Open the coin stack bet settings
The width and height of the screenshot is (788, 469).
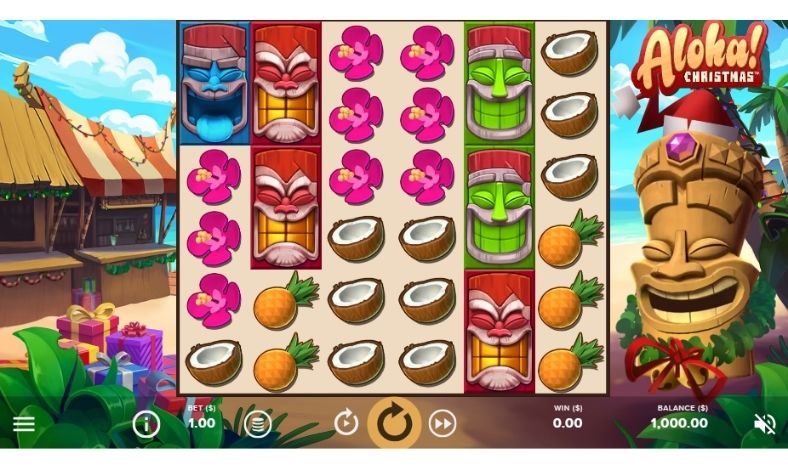(258, 424)
